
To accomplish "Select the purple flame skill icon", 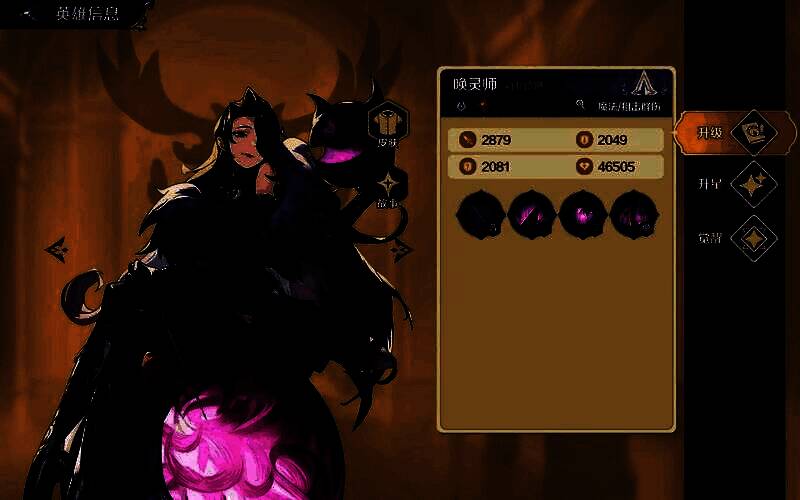I will tap(582, 214).
